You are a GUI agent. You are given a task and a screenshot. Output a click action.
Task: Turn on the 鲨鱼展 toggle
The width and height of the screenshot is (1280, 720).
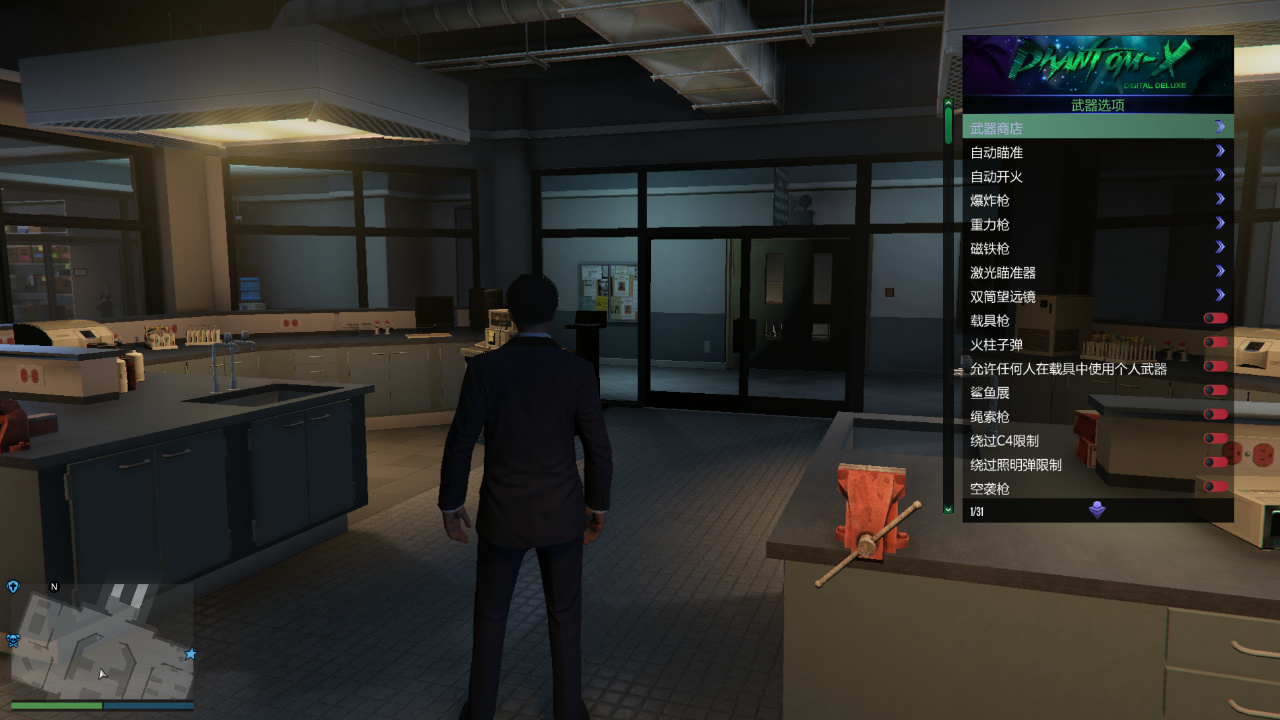point(1215,391)
